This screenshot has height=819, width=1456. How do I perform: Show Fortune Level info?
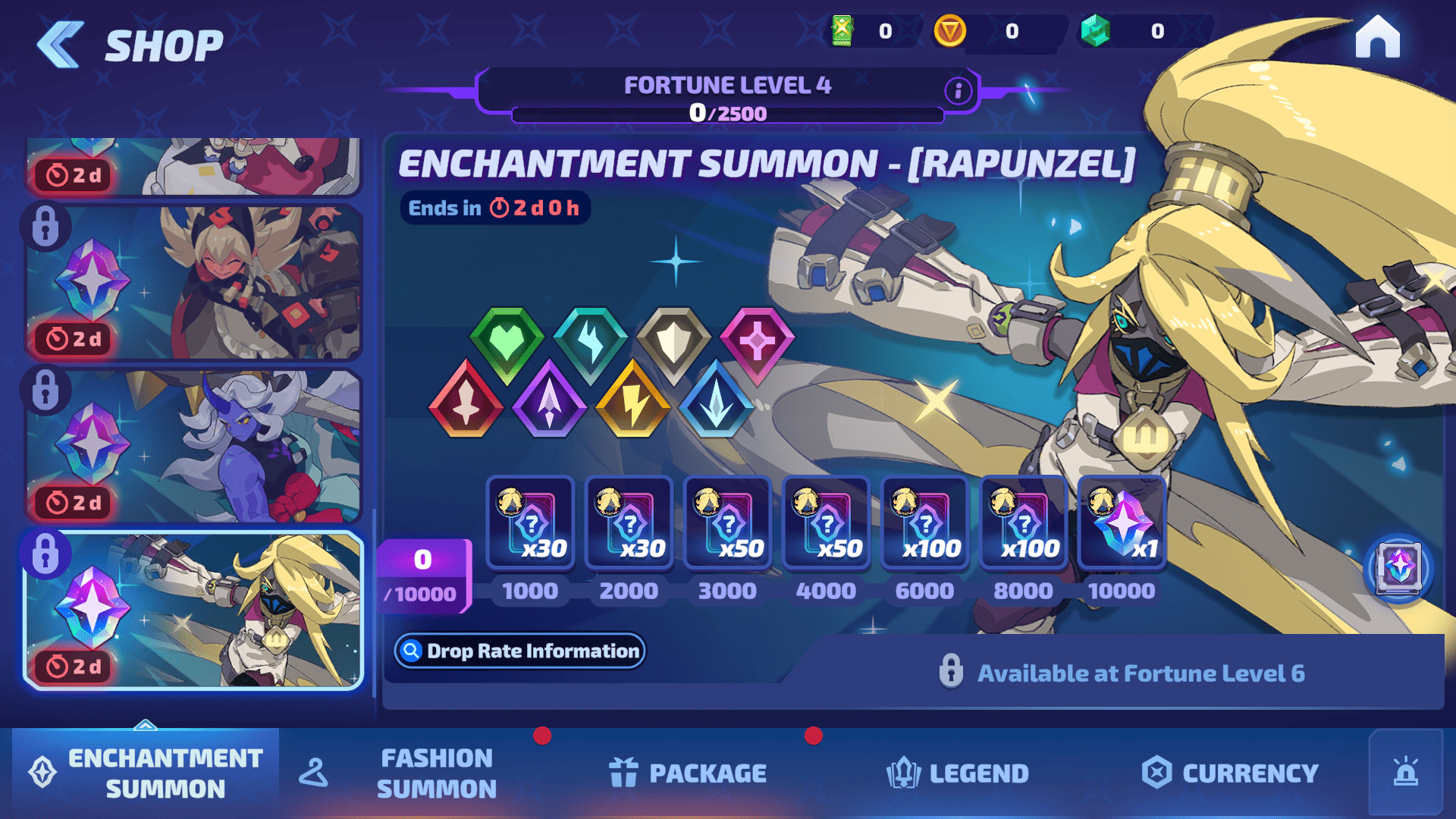pyautogui.click(x=958, y=91)
